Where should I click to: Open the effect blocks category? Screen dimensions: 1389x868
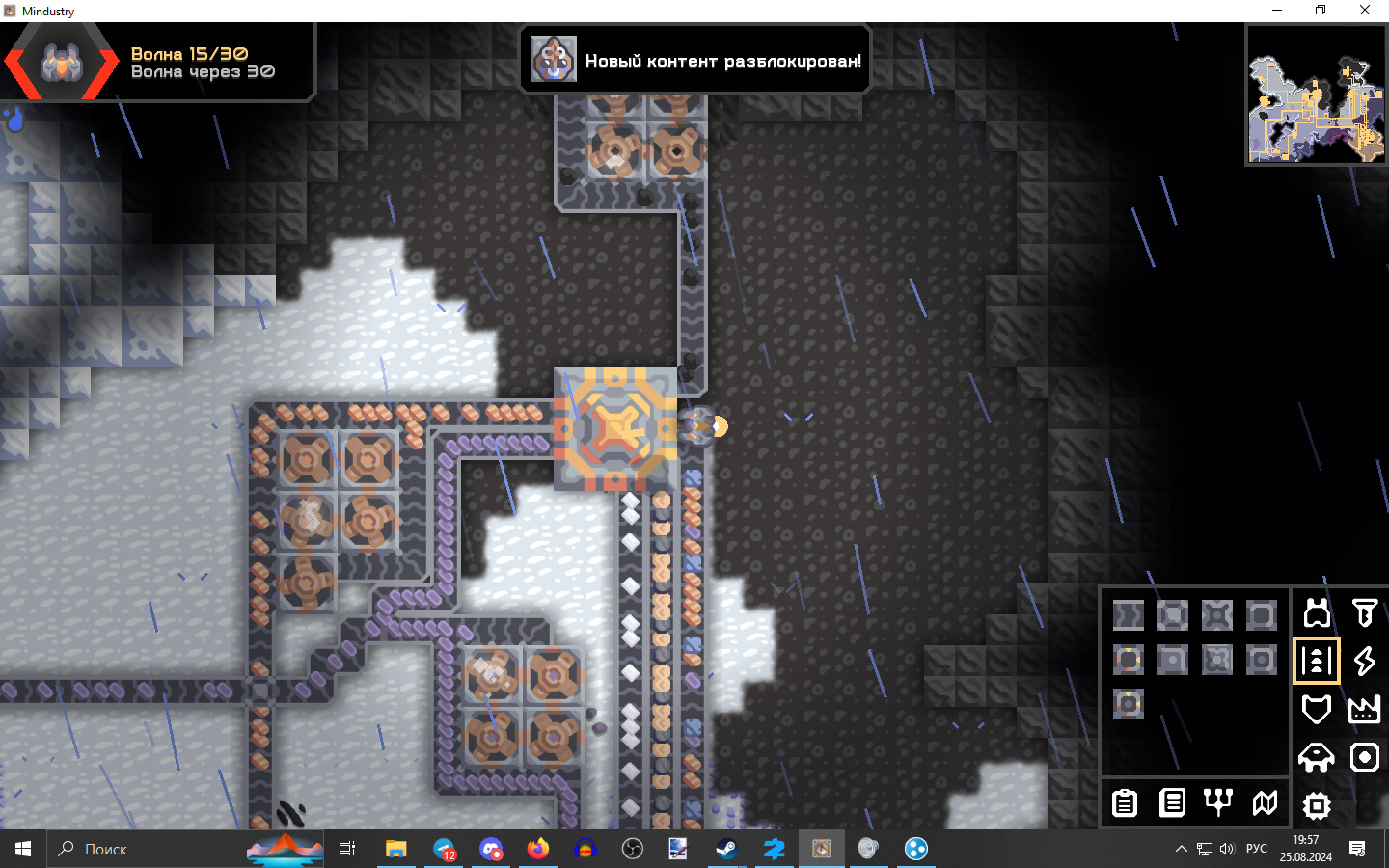click(x=1364, y=757)
